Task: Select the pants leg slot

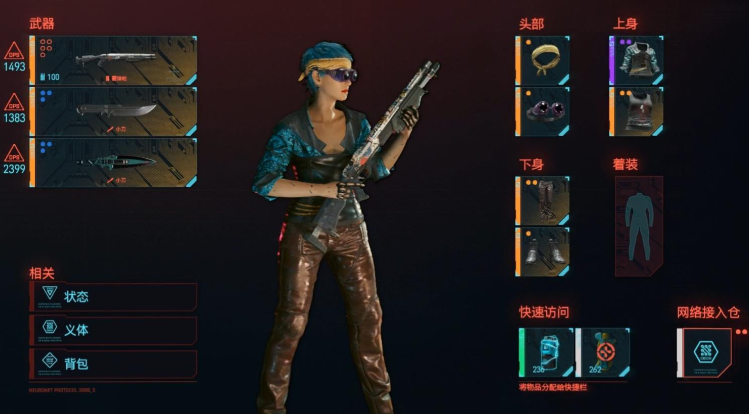Action: click(x=544, y=199)
